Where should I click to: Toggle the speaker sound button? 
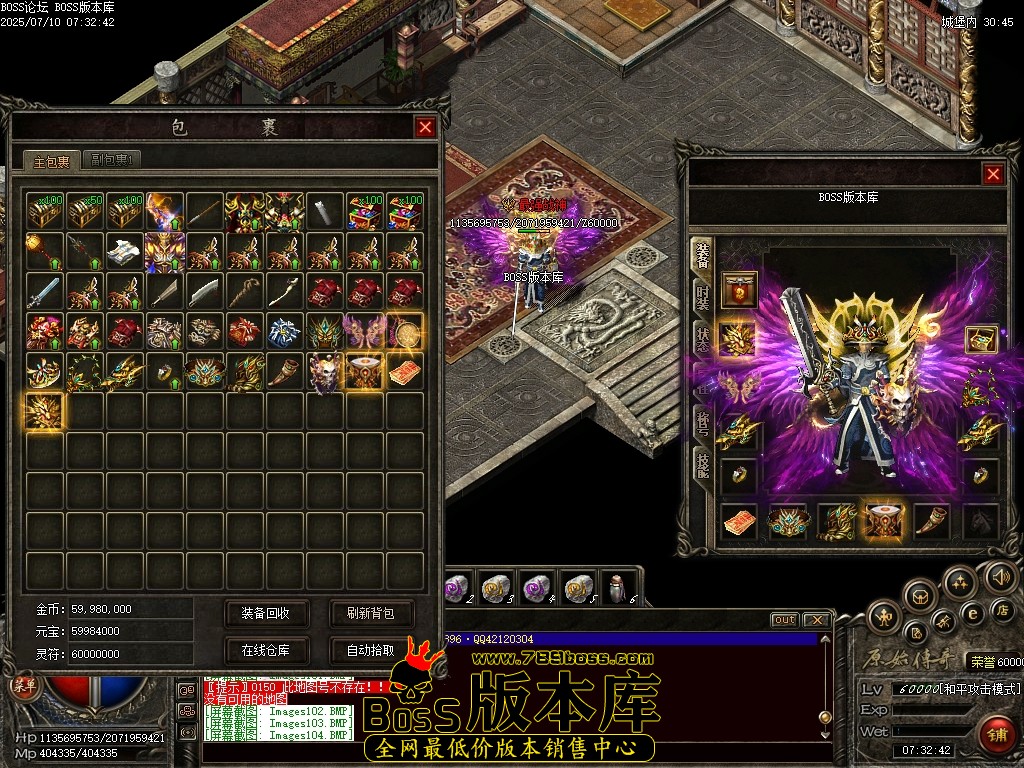point(1002,576)
